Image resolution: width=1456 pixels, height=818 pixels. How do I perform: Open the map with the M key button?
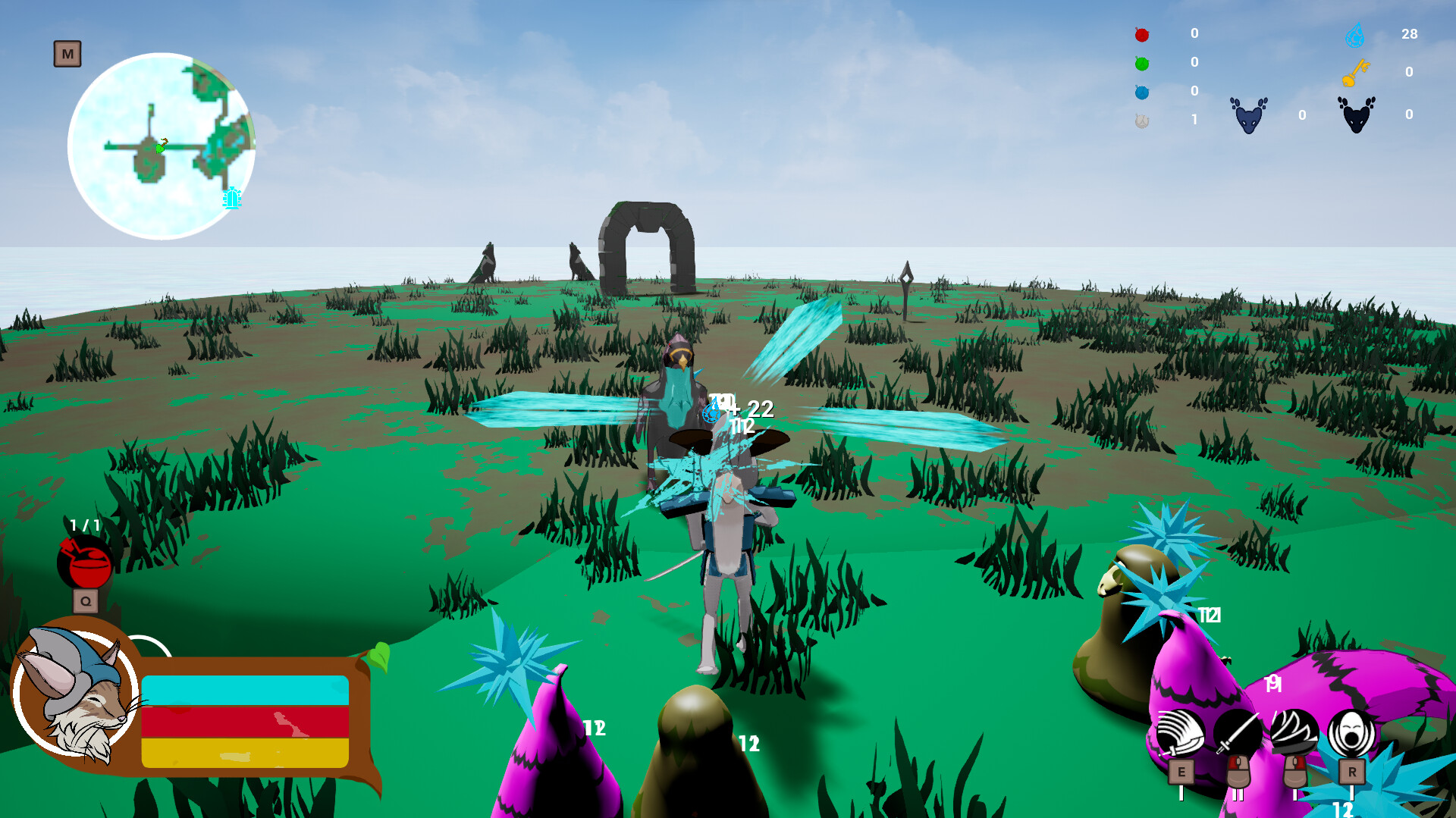(67, 54)
